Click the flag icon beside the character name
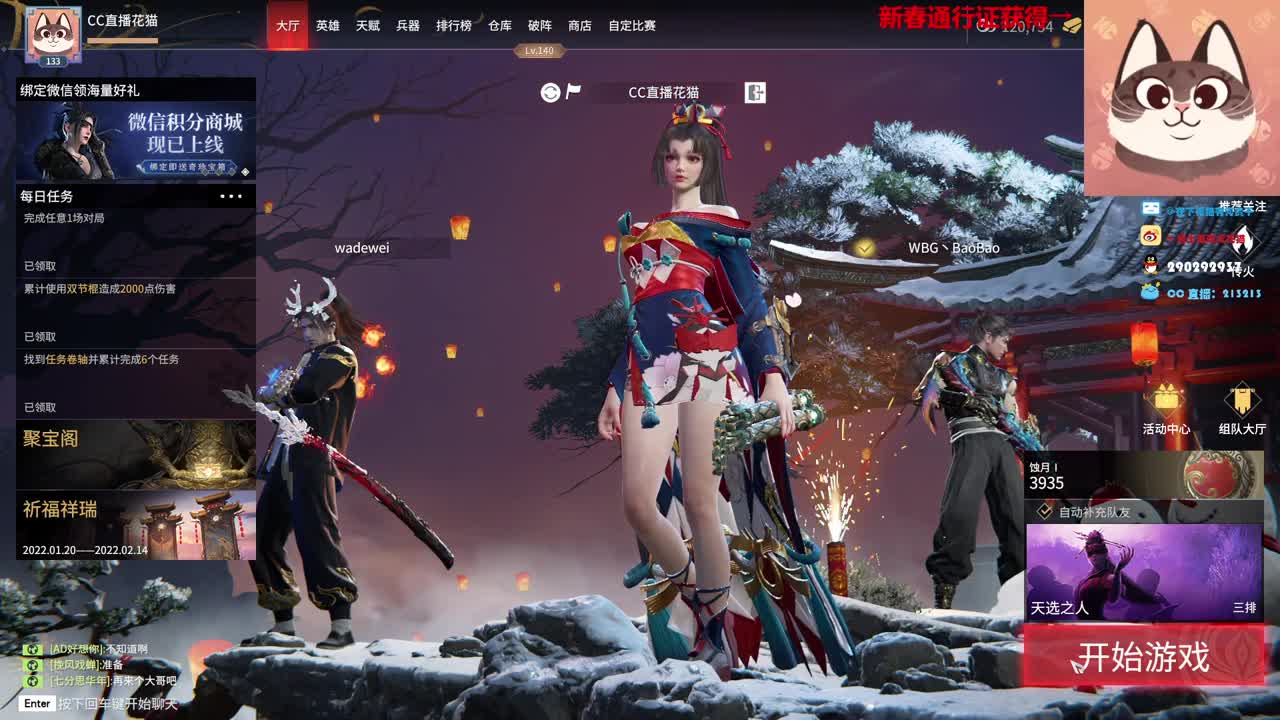Viewport: 1280px width, 720px height. click(x=573, y=91)
